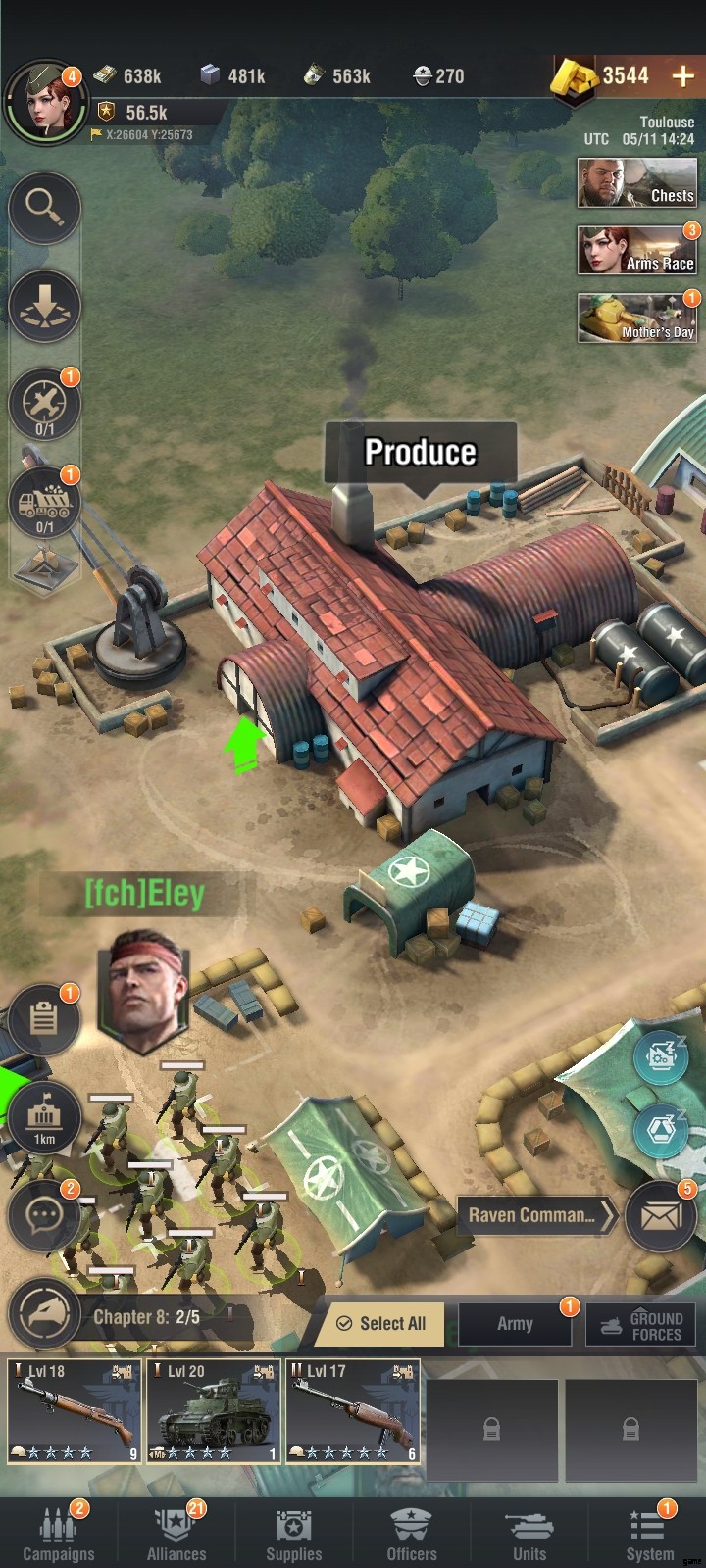Add more gold with the plus button
The width and height of the screenshot is (706, 1568).
[682, 75]
